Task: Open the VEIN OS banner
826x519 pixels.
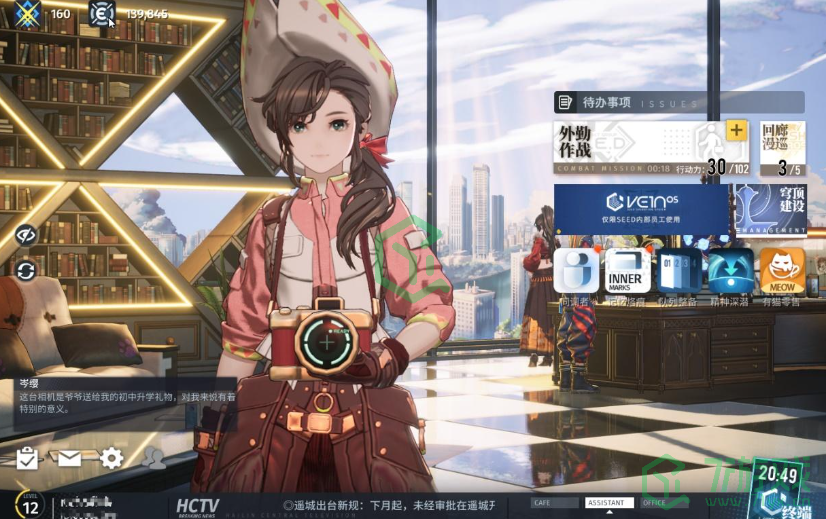Action: (x=641, y=208)
